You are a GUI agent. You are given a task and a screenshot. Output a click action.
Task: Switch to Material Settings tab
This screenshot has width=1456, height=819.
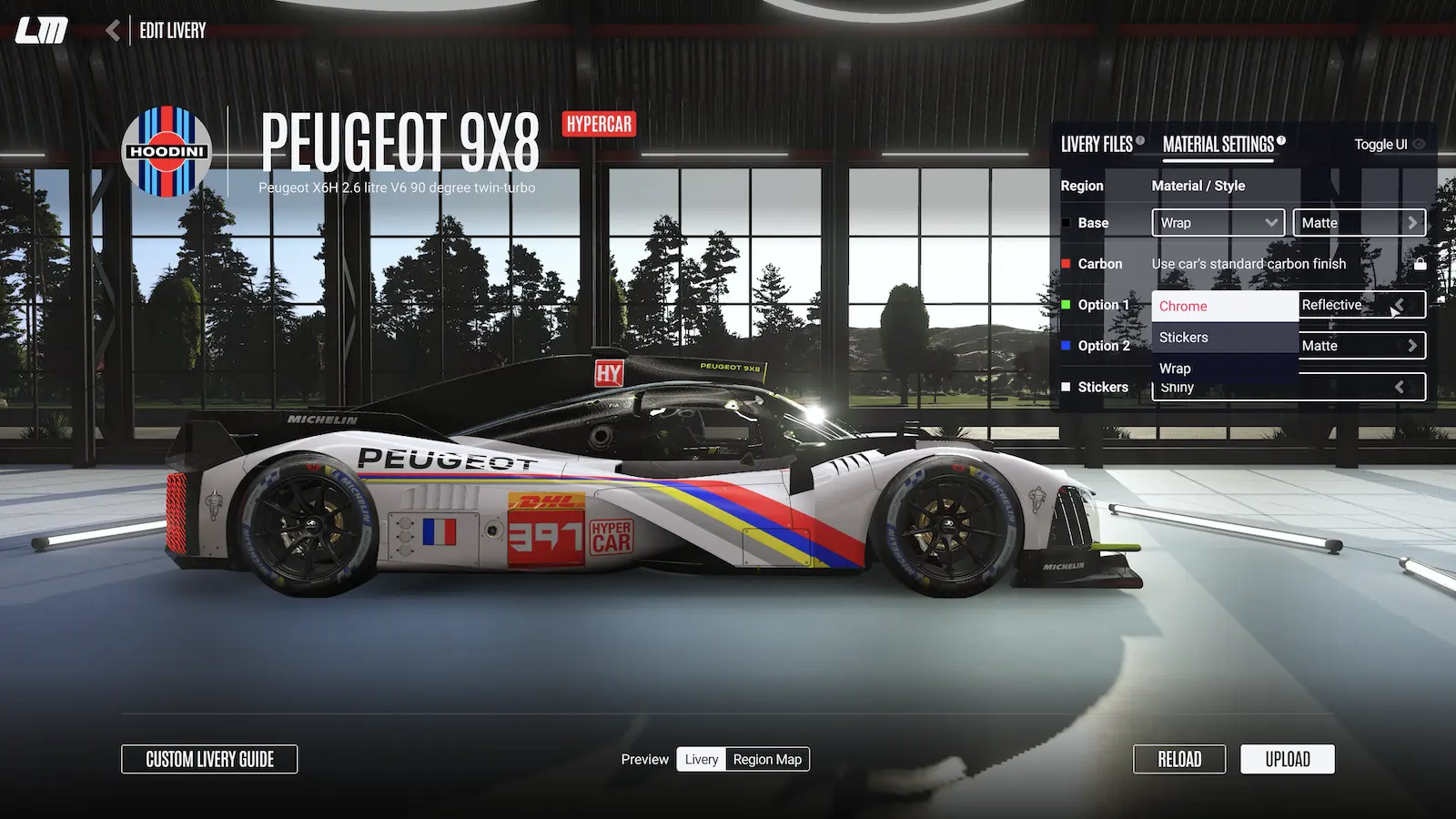1218,145
